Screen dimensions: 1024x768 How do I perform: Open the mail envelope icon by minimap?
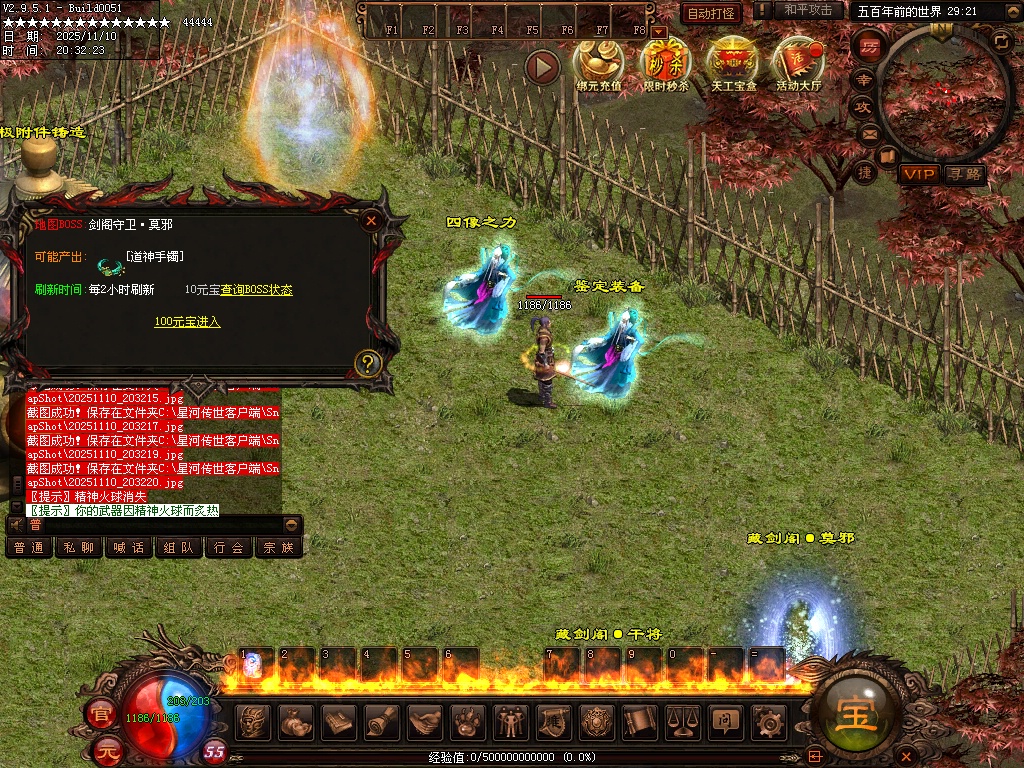point(870,133)
